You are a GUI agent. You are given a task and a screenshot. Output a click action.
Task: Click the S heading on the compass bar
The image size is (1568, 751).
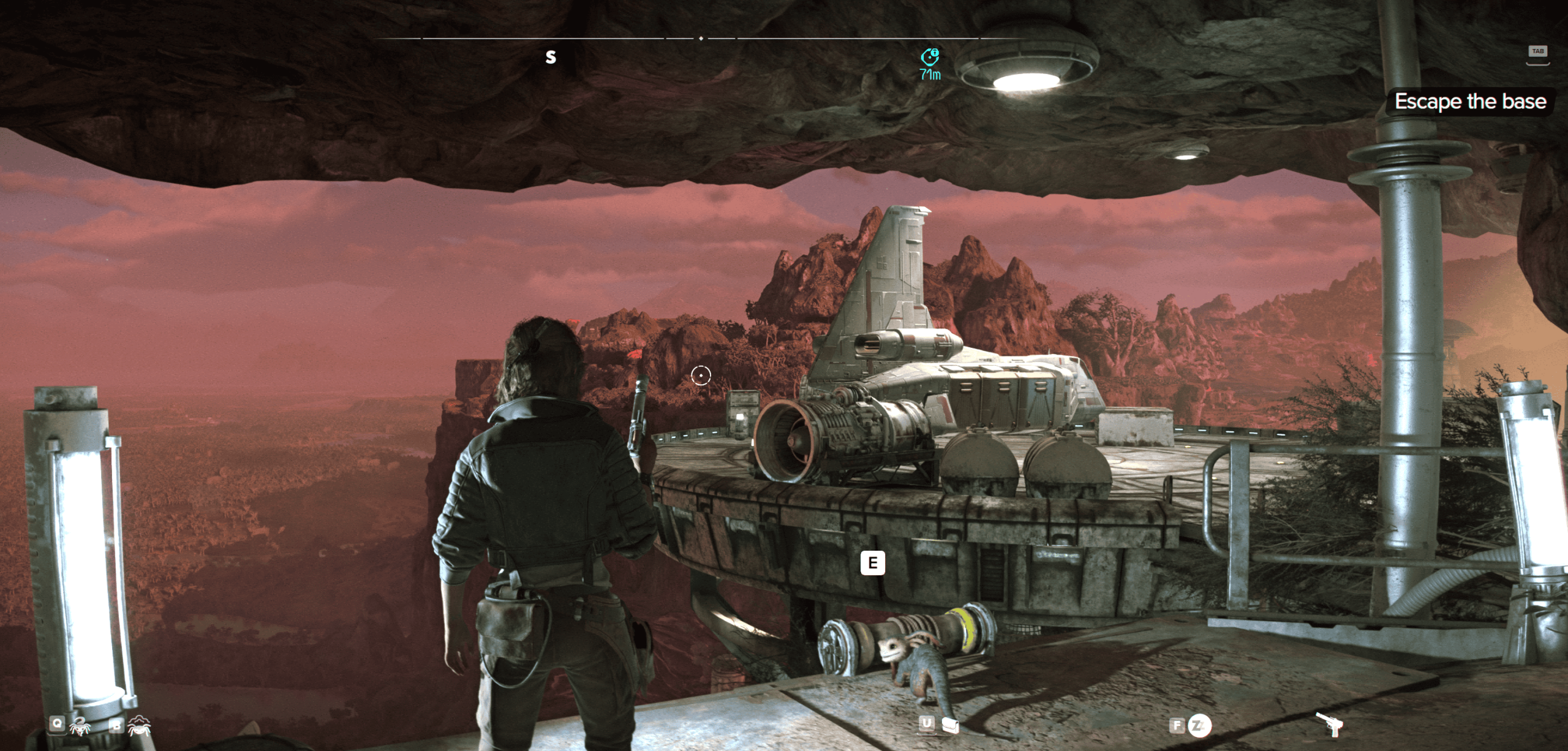click(x=551, y=58)
